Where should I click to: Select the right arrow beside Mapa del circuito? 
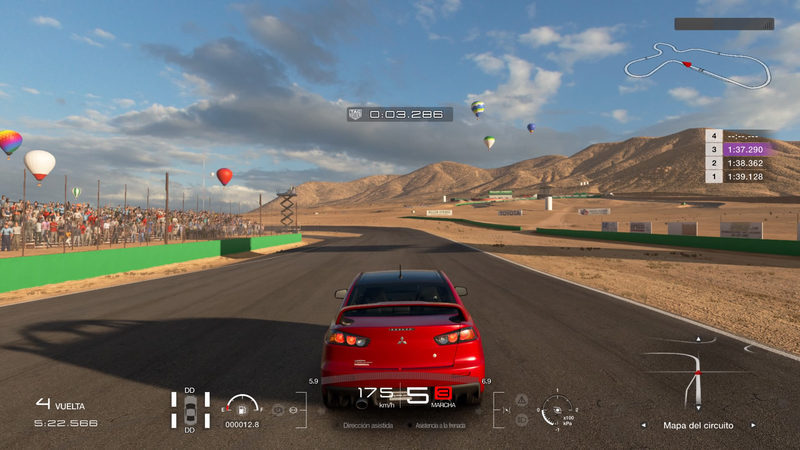(753, 425)
